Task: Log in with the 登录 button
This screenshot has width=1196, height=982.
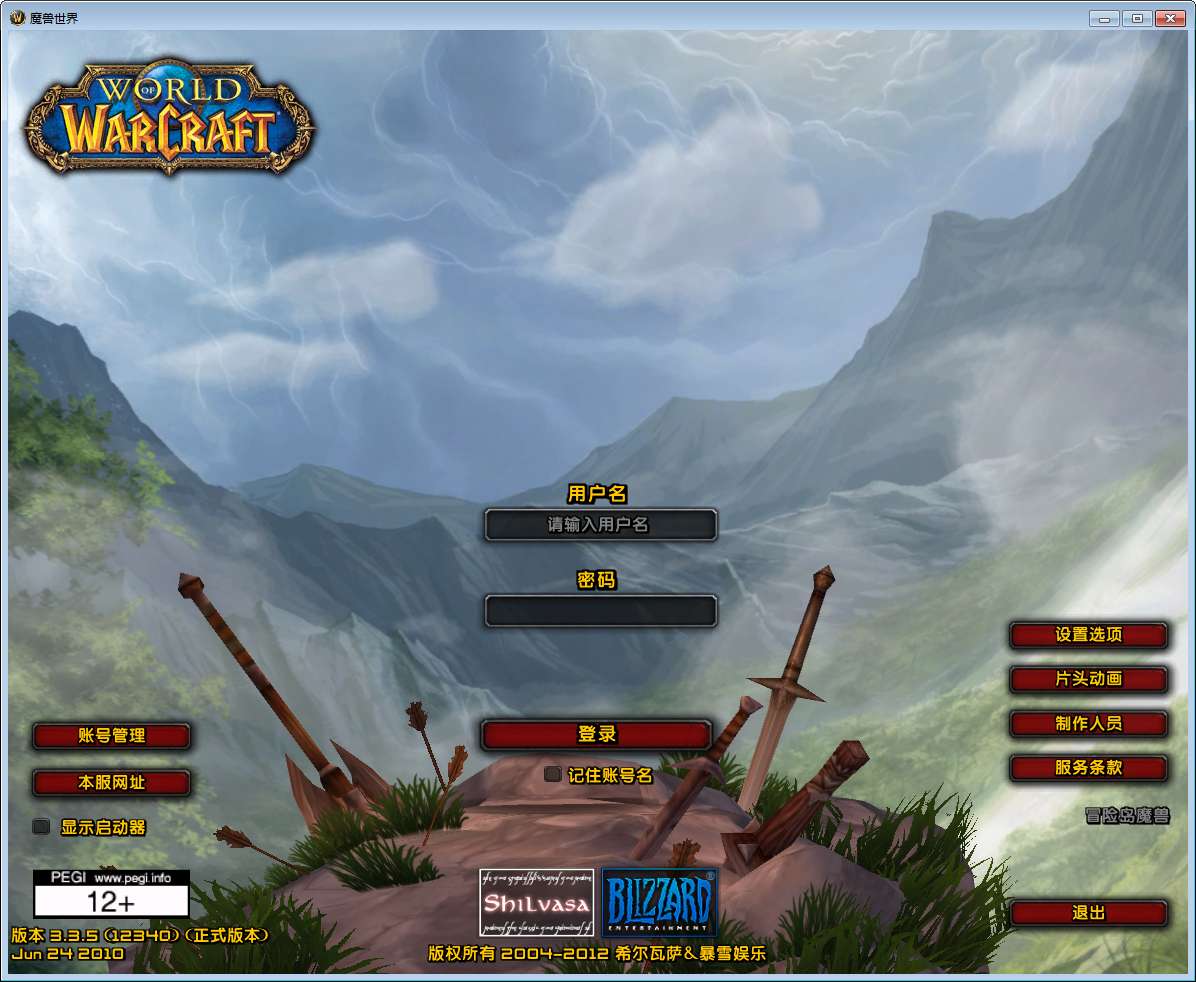Action: pos(596,735)
